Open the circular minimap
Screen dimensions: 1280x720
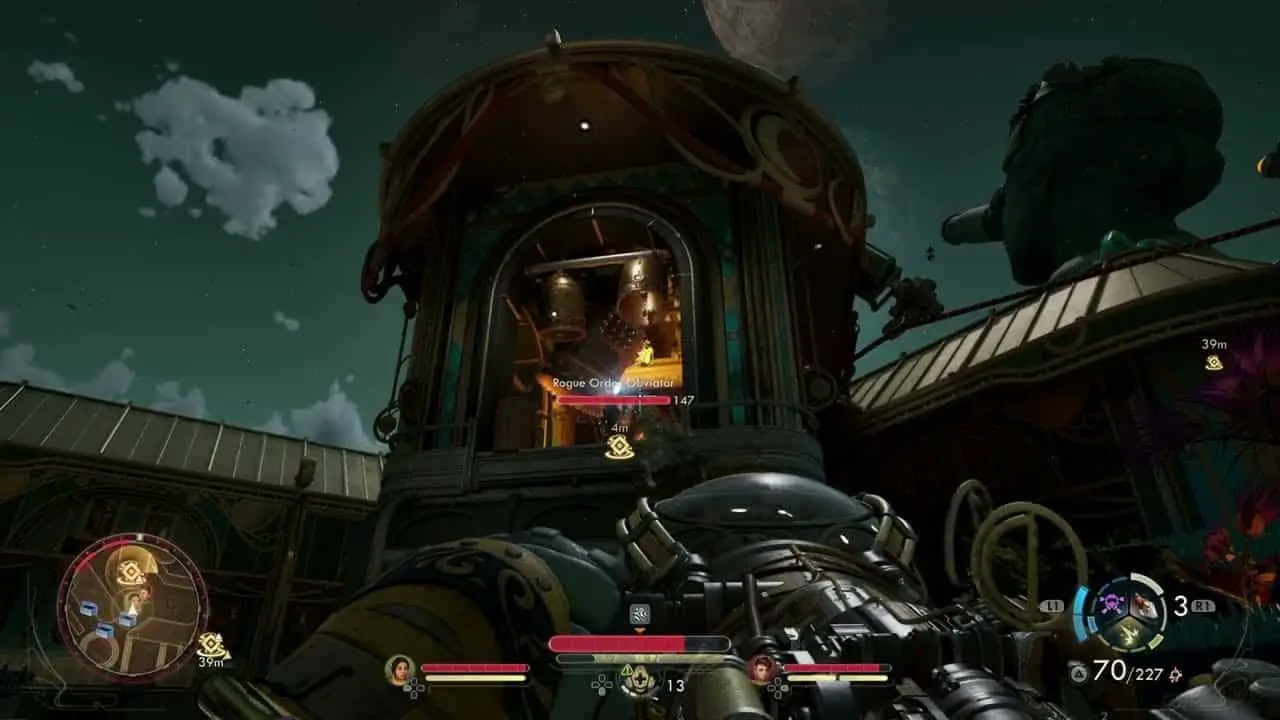coord(132,607)
